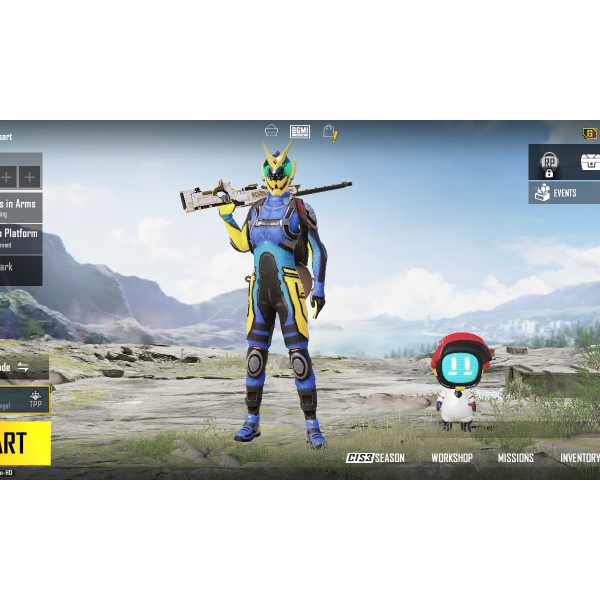Open the supply crate icon

[589, 162]
